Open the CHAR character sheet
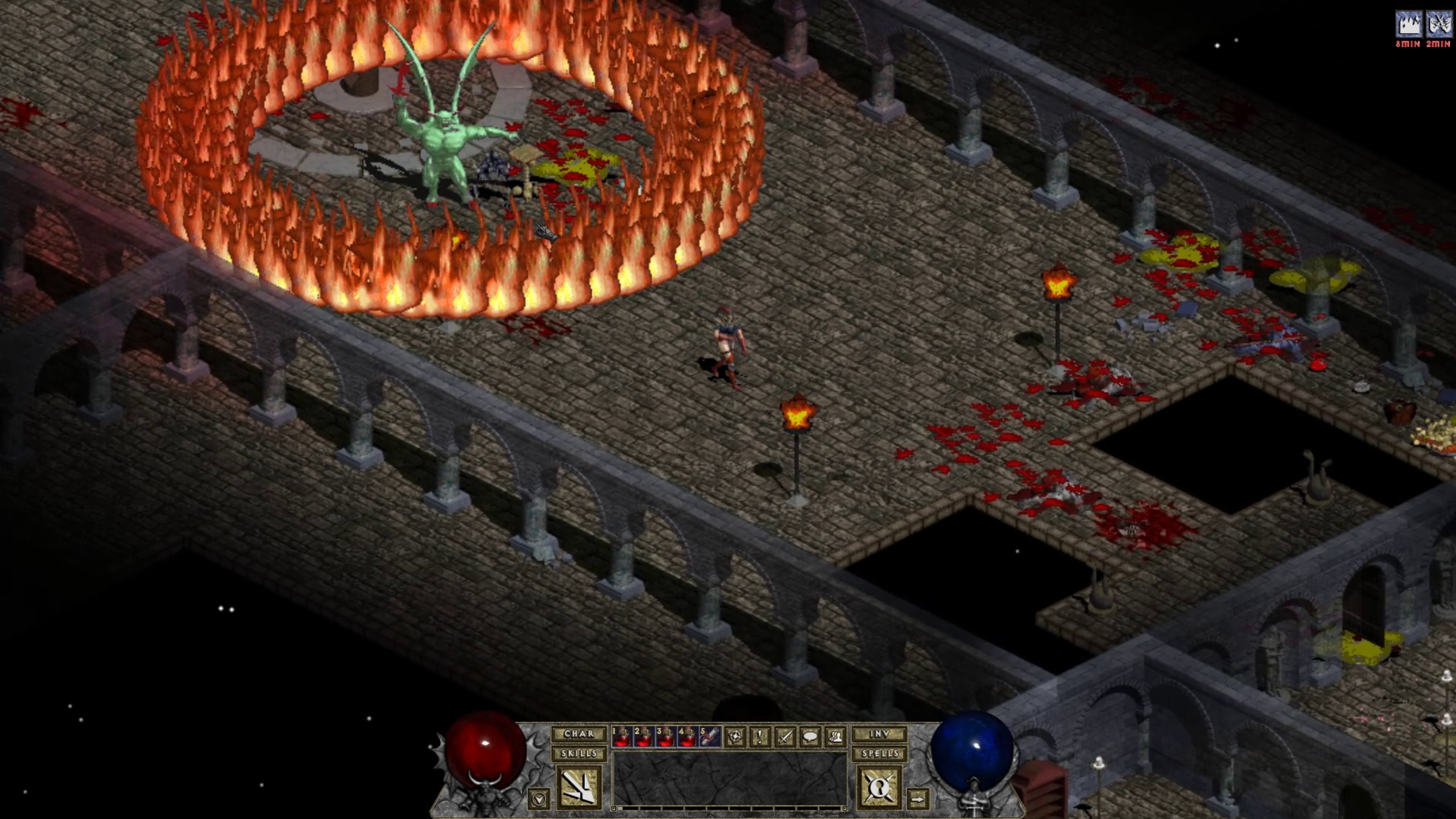This screenshot has height=819, width=1456. (579, 734)
